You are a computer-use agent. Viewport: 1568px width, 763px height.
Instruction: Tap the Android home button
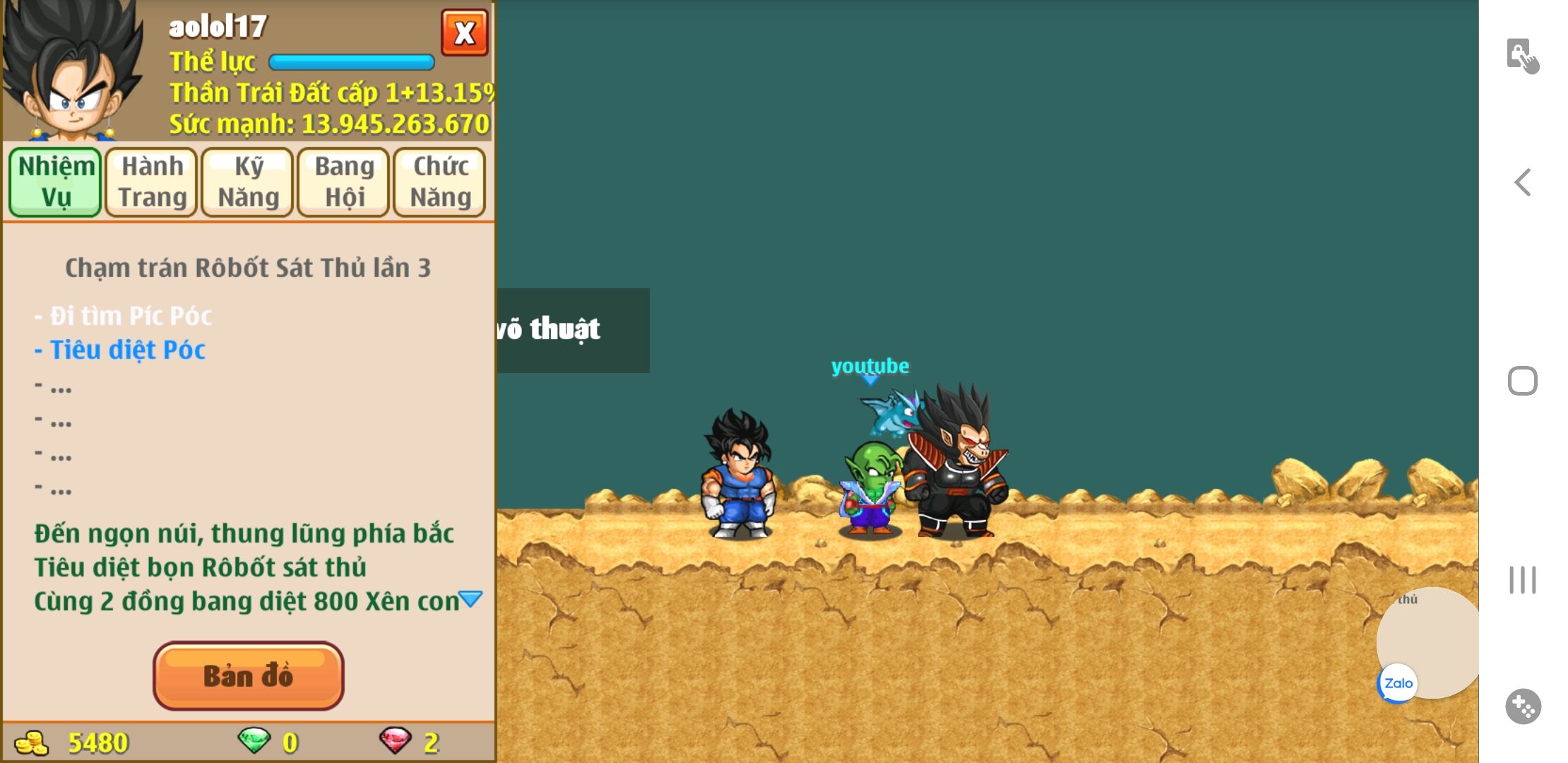(x=1523, y=381)
